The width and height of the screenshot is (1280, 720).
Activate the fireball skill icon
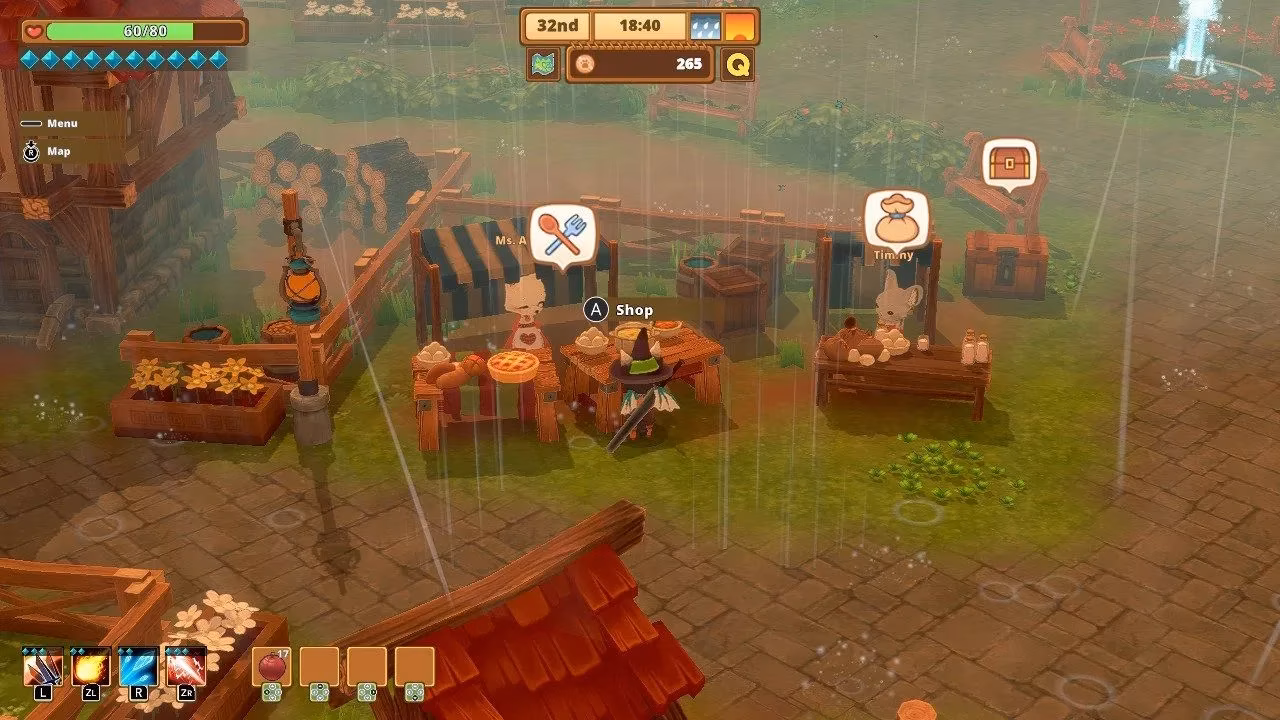click(x=91, y=667)
